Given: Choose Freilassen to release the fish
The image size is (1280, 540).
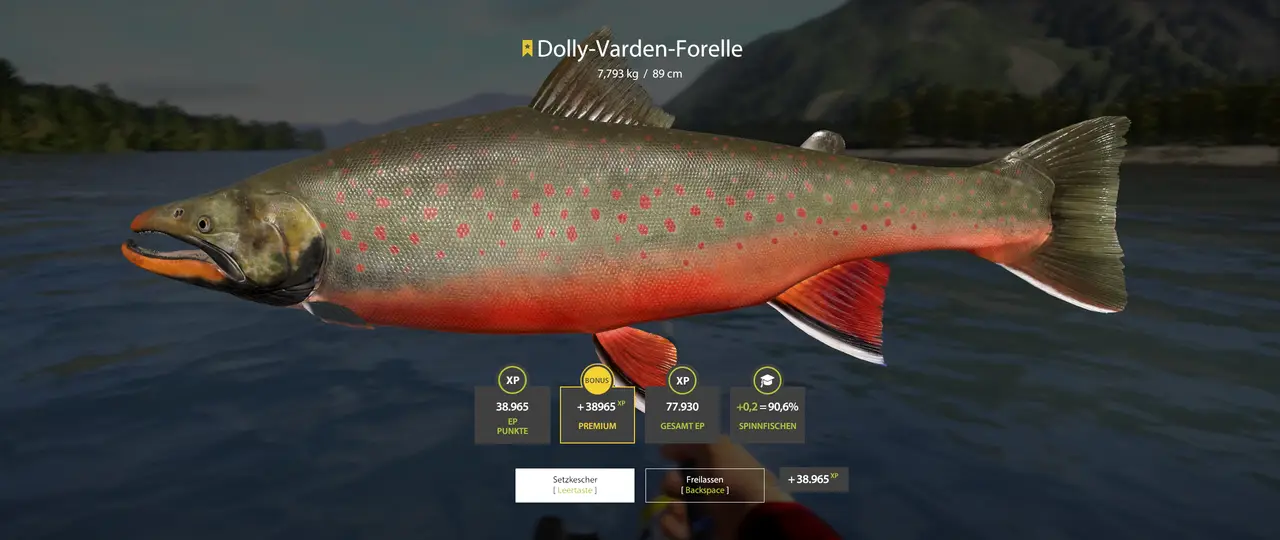Looking at the screenshot, I should (705, 485).
